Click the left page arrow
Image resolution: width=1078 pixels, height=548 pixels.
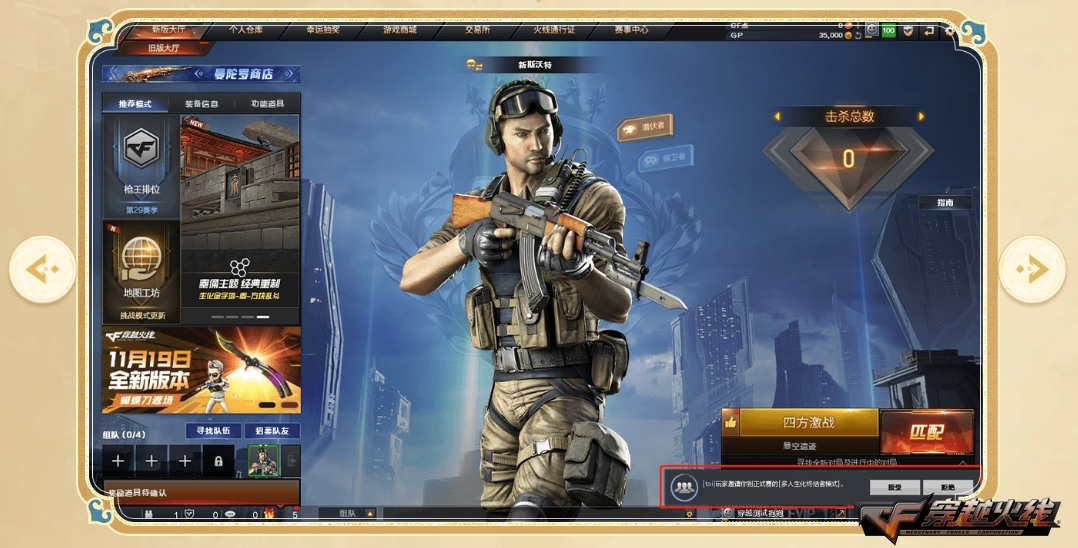42,268
